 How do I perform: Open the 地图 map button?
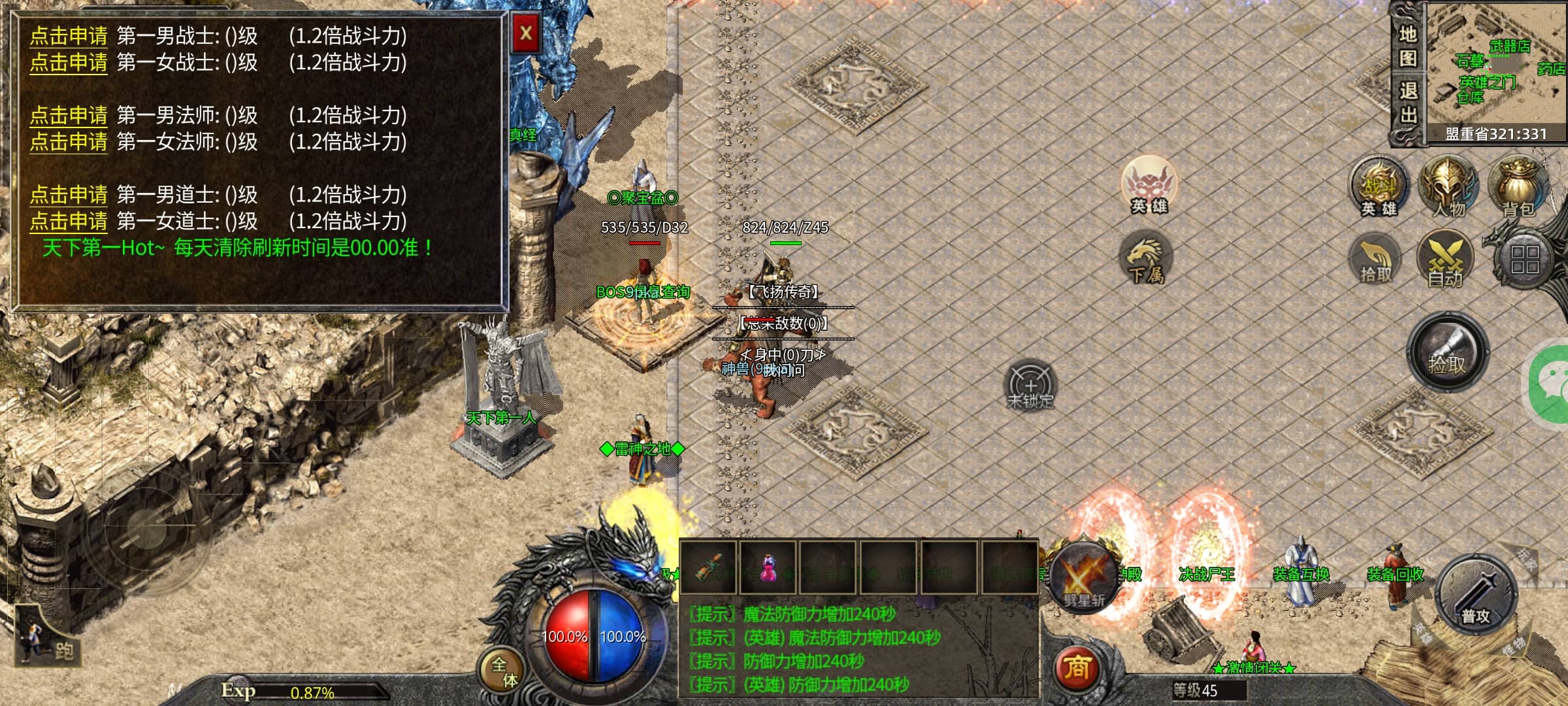(x=1407, y=46)
